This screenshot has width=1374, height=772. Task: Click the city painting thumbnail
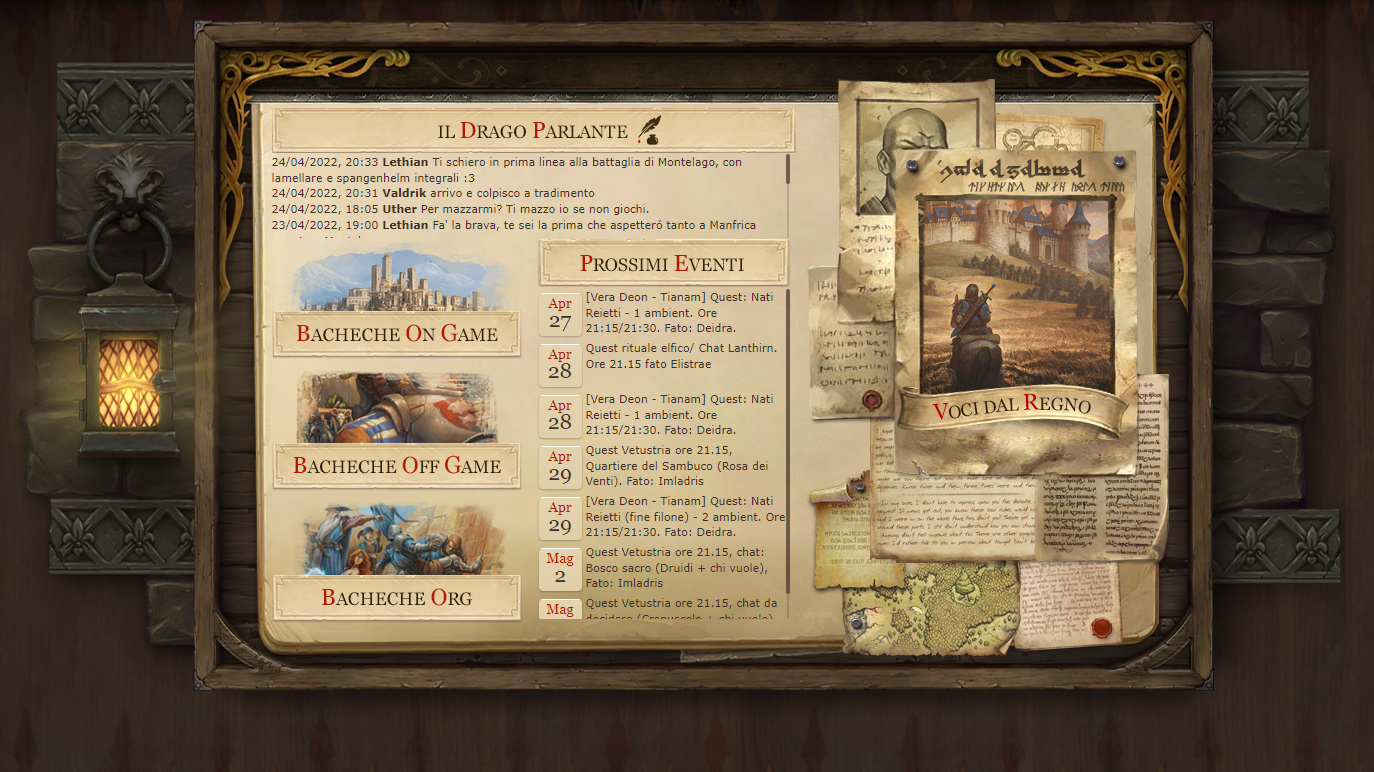[x=397, y=282]
